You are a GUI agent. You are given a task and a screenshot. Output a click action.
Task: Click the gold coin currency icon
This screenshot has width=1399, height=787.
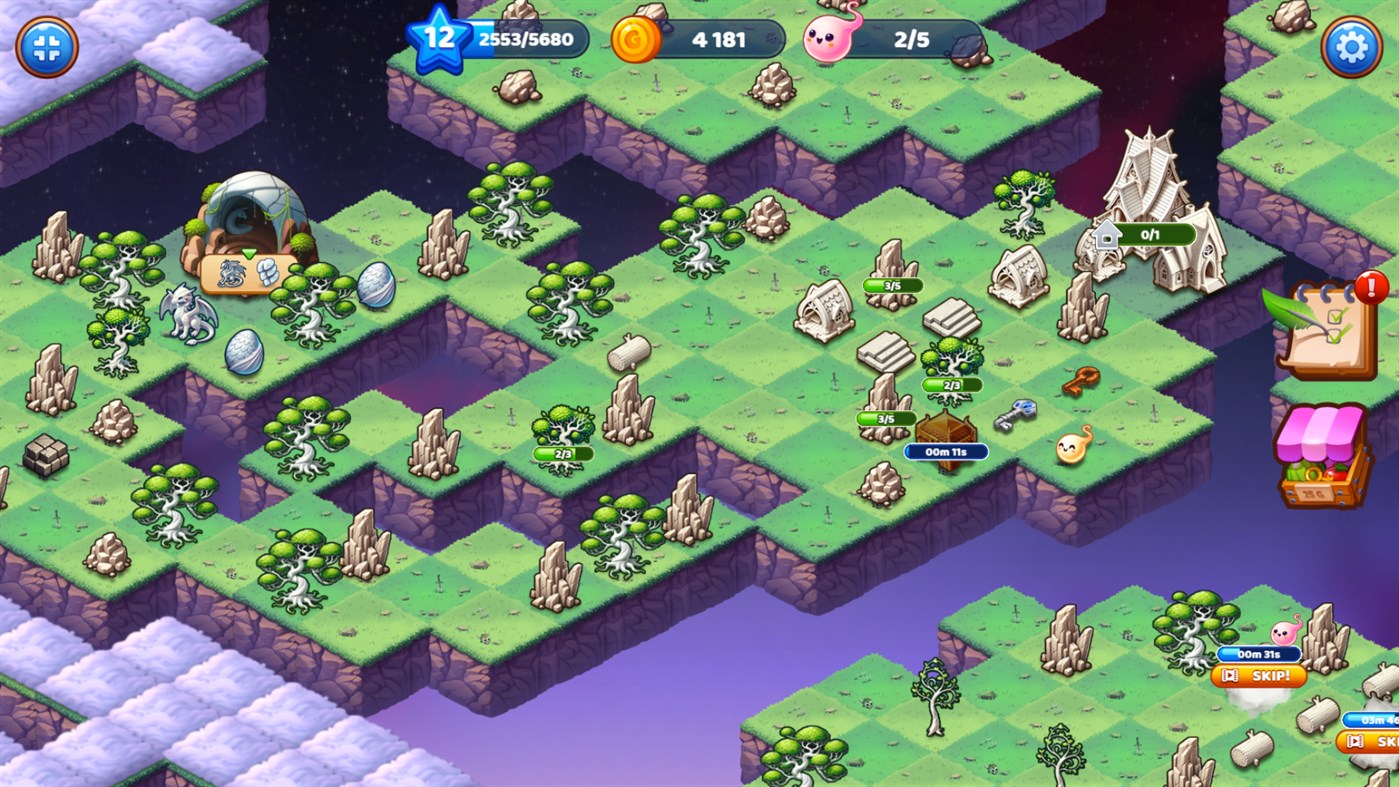pyautogui.click(x=634, y=39)
